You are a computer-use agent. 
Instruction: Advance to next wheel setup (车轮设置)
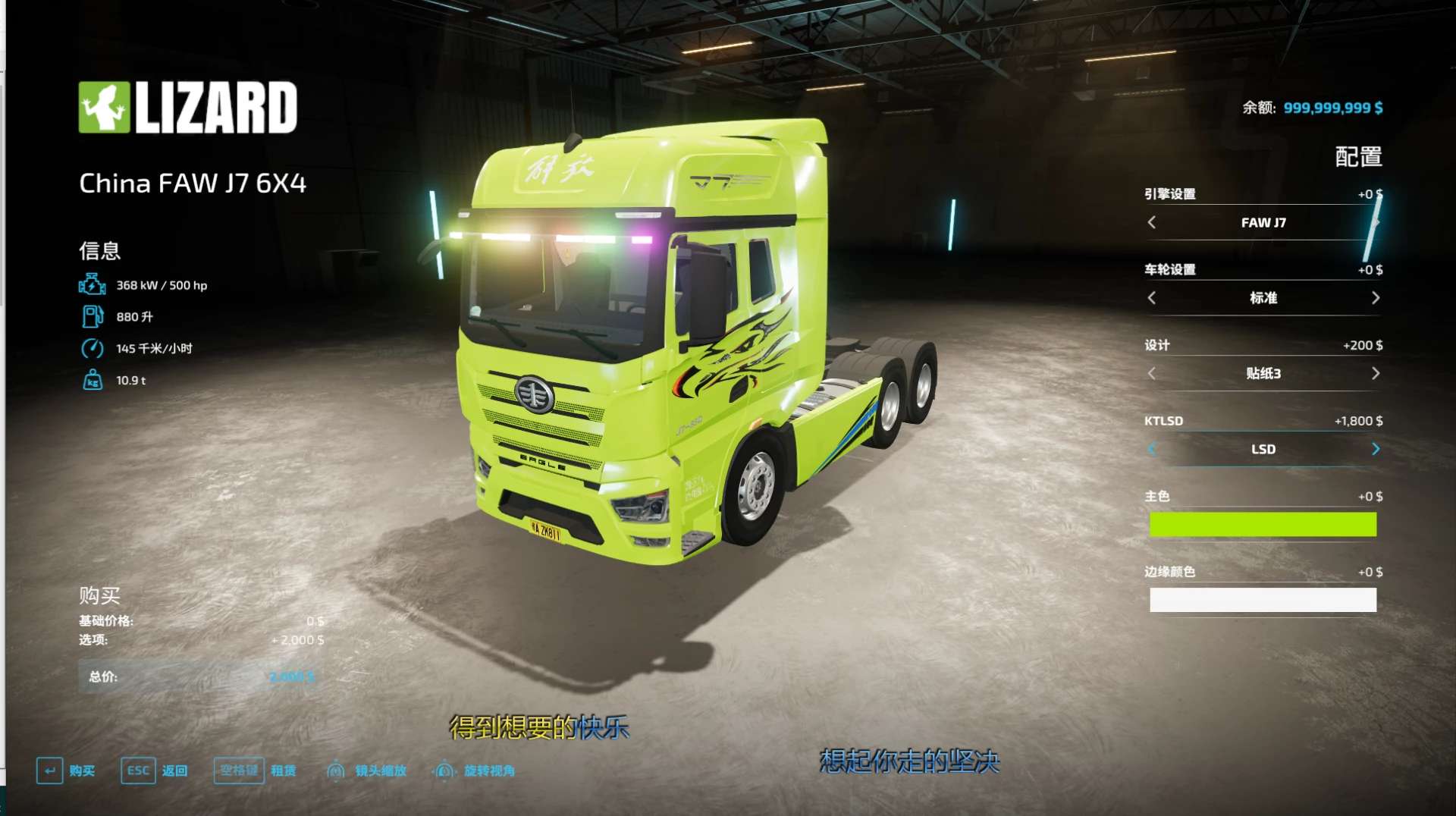(1375, 298)
